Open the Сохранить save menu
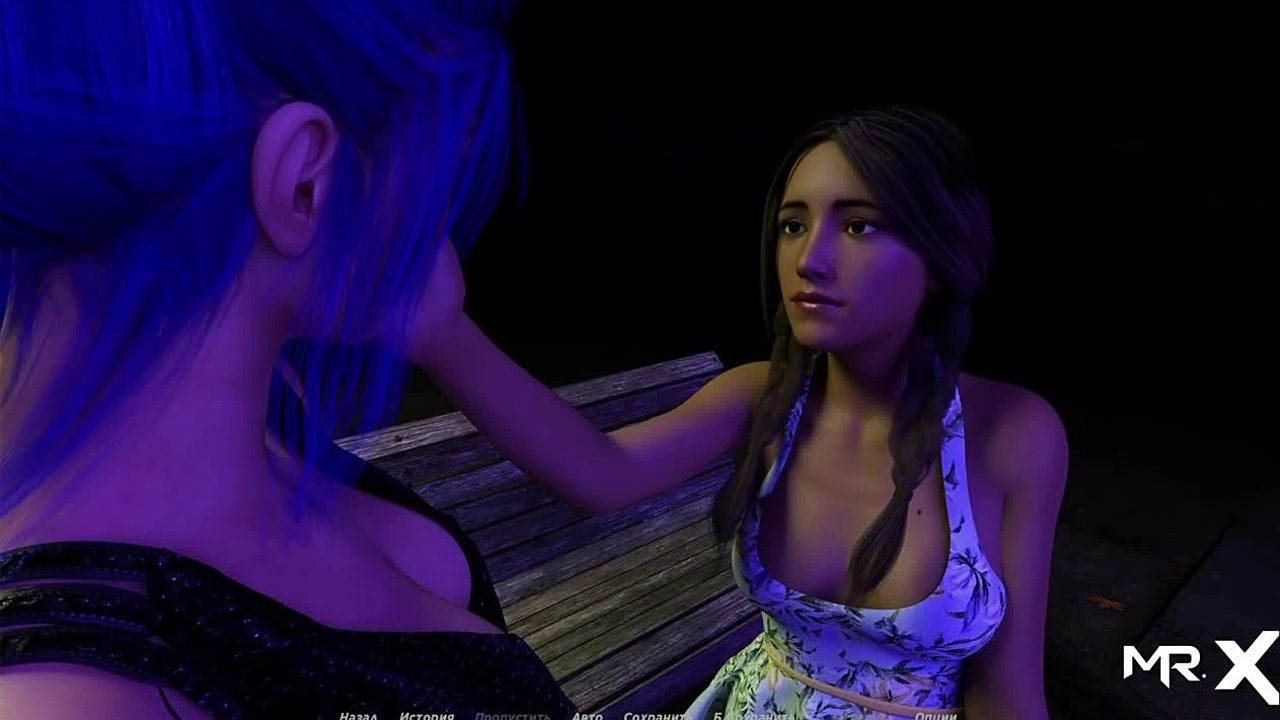The height and width of the screenshot is (720, 1280). pyautogui.click(x=654, y=716)
